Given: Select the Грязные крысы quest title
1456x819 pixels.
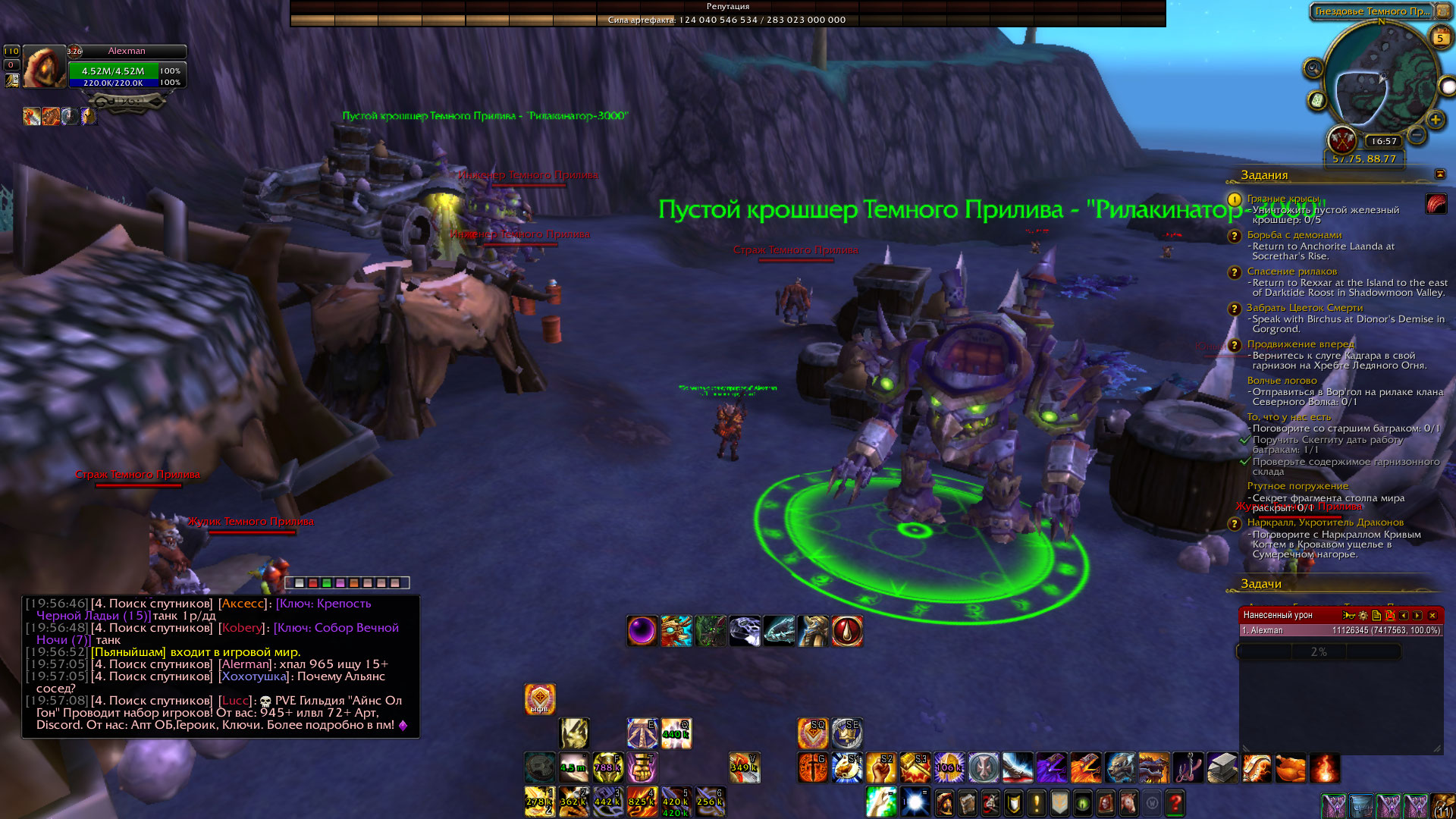Looking at the screenshot, I should pos(1283,199).
